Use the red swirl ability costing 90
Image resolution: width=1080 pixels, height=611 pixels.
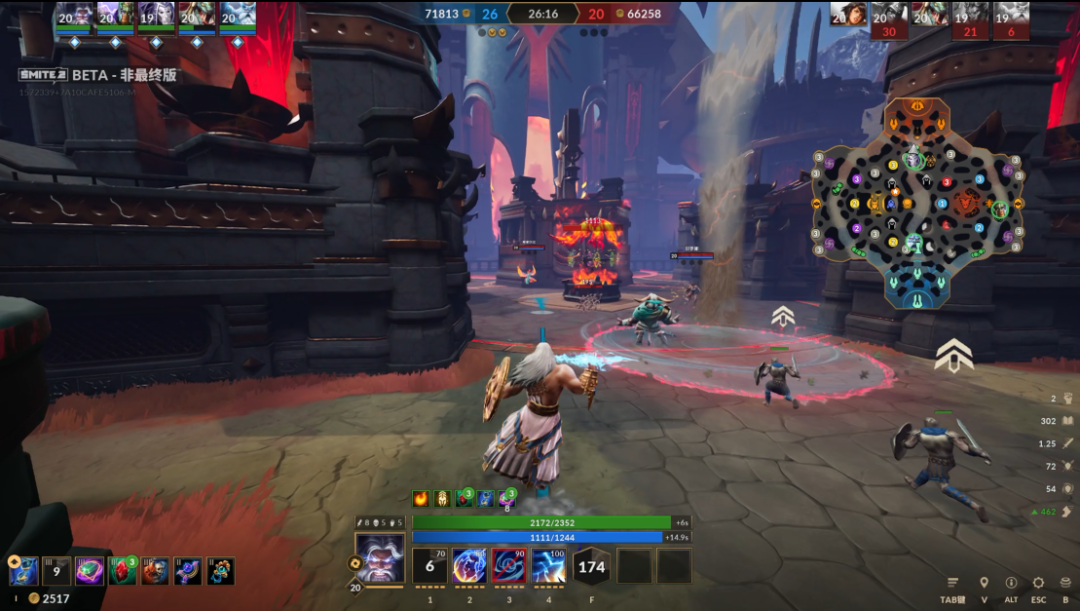click(x=509, y=566)
